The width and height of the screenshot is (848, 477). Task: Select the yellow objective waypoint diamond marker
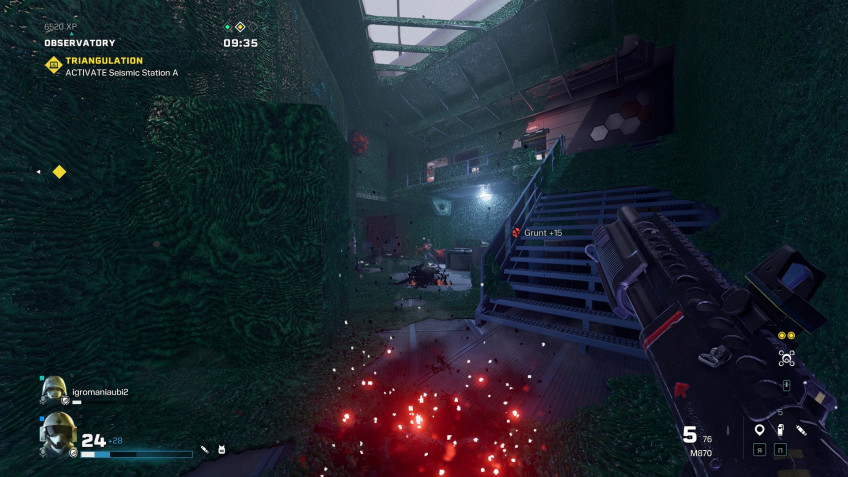tap(59, 172)
